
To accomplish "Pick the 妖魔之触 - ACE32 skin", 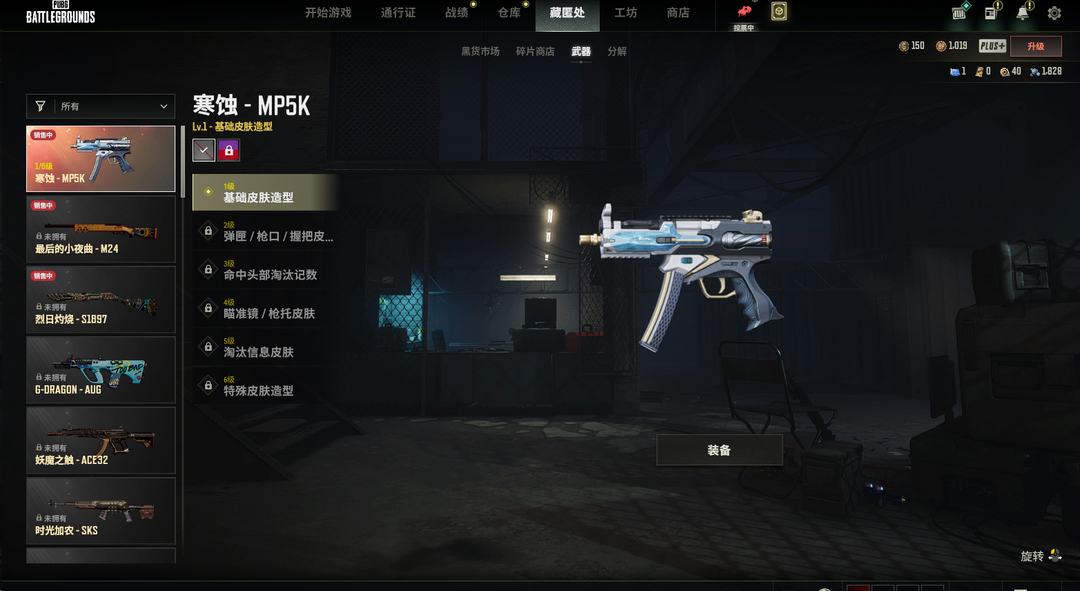I will click(100, 440).
